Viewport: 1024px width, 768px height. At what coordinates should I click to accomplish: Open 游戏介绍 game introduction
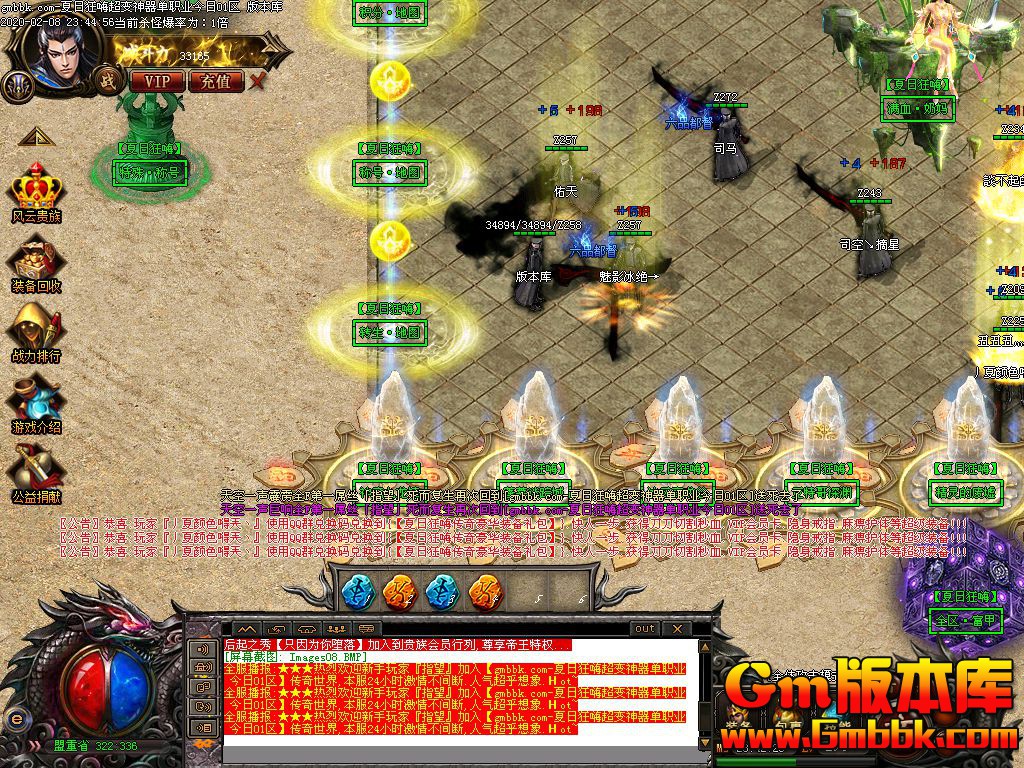point(36,403)
